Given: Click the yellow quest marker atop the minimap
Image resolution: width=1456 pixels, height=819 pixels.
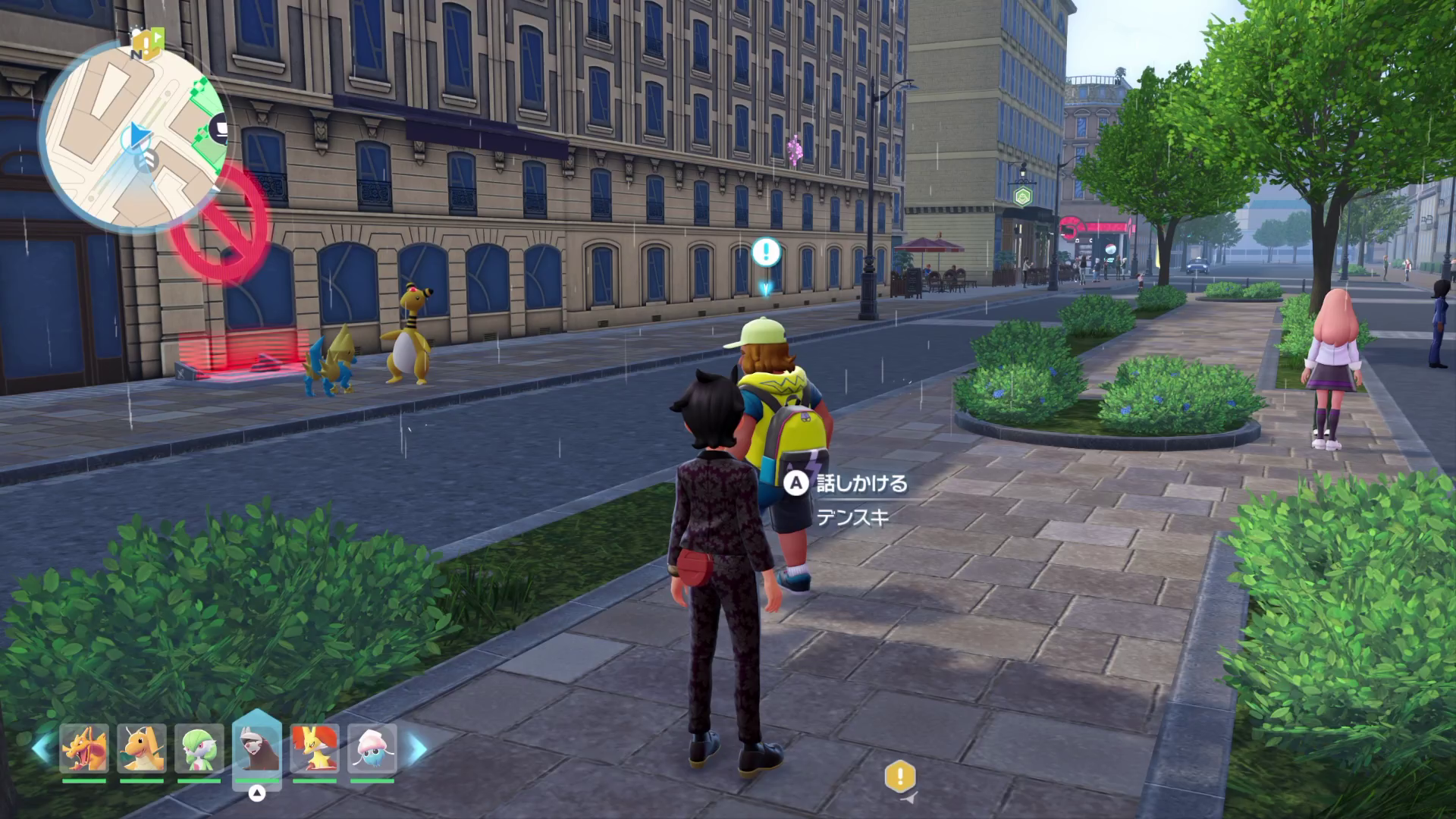Looking at the screenshot, I should point(147,40).
